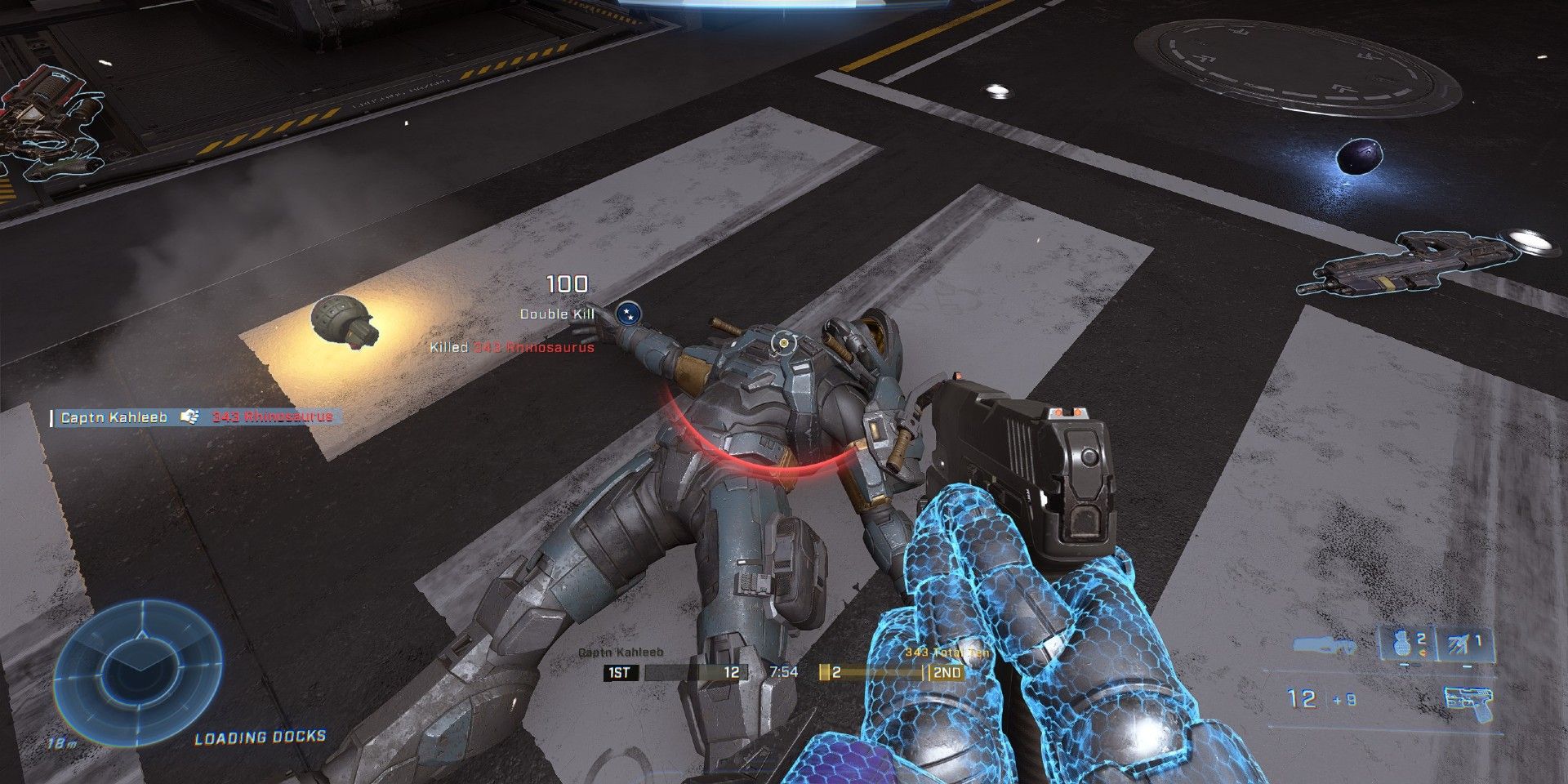The height and width of the screenshot is (784, 1568).
Task: Click the gold diamond under the grenade count
Action: 1423,652
